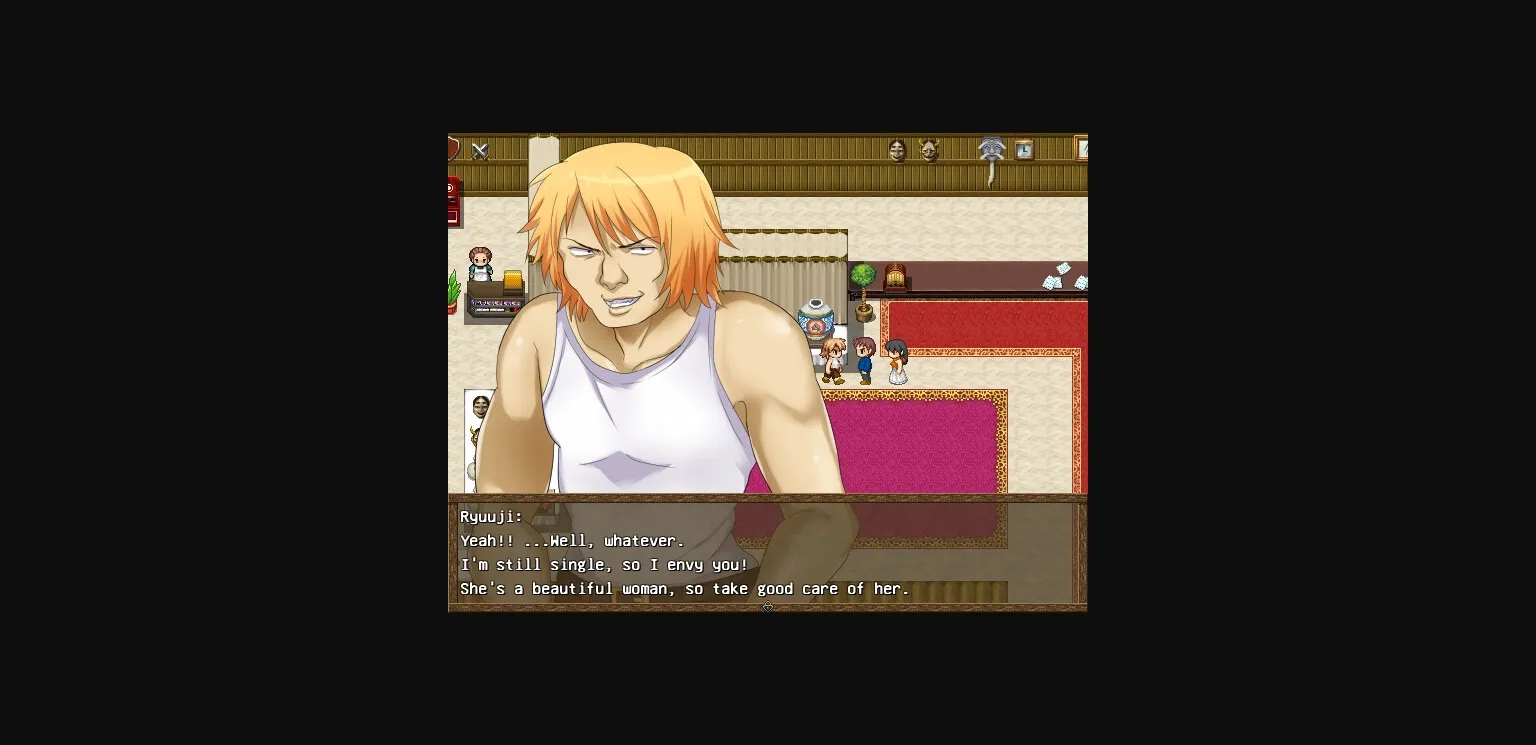The image size is (1536, 745).
Task: Click the potted topiary tree
Action: [x=863, y=278]
